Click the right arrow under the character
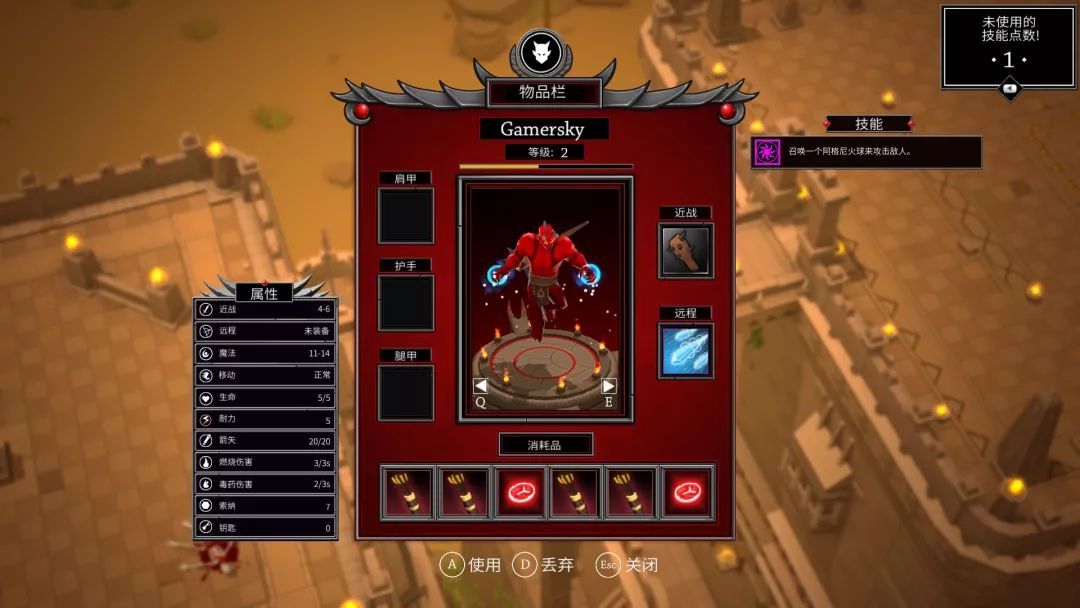This screenshot has width=1080, height=608. tap(608, 386)
